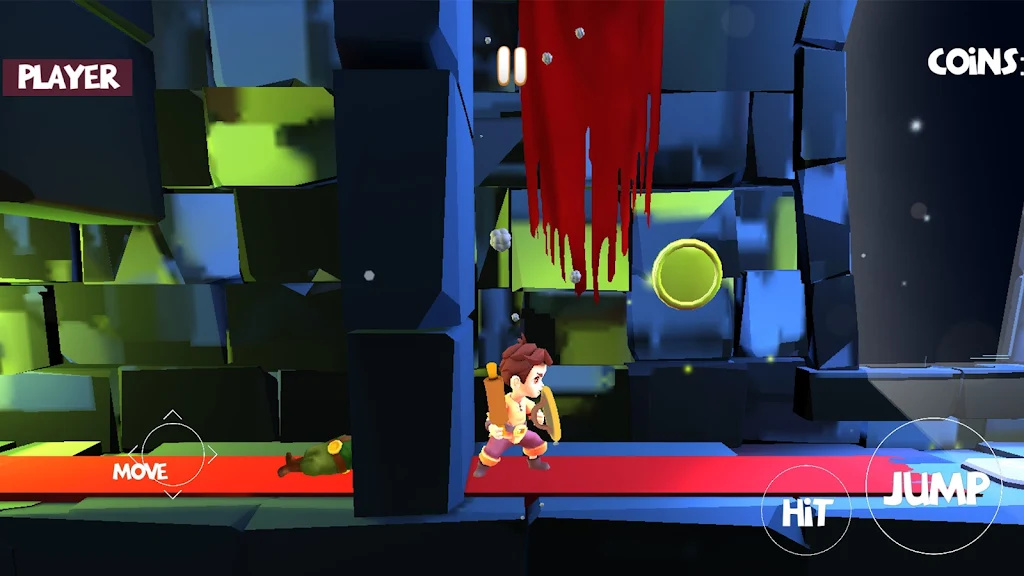
Task: Pause the game with the pause icon
Action: [x=511, y=66]
